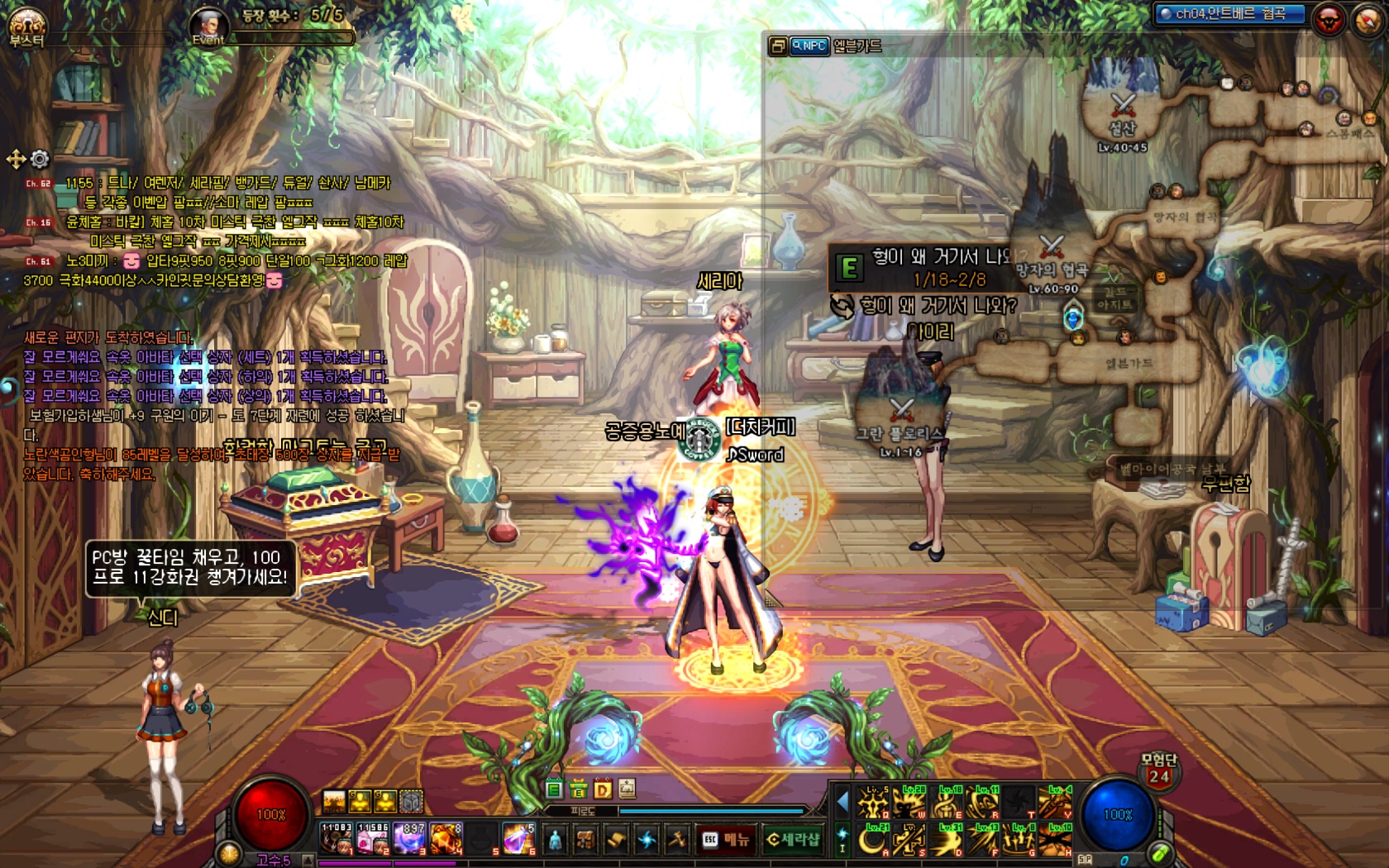Screen dimensions: 1389x868
Task: Activate the skill on the H slot
Action: [x=1056, y=840]
